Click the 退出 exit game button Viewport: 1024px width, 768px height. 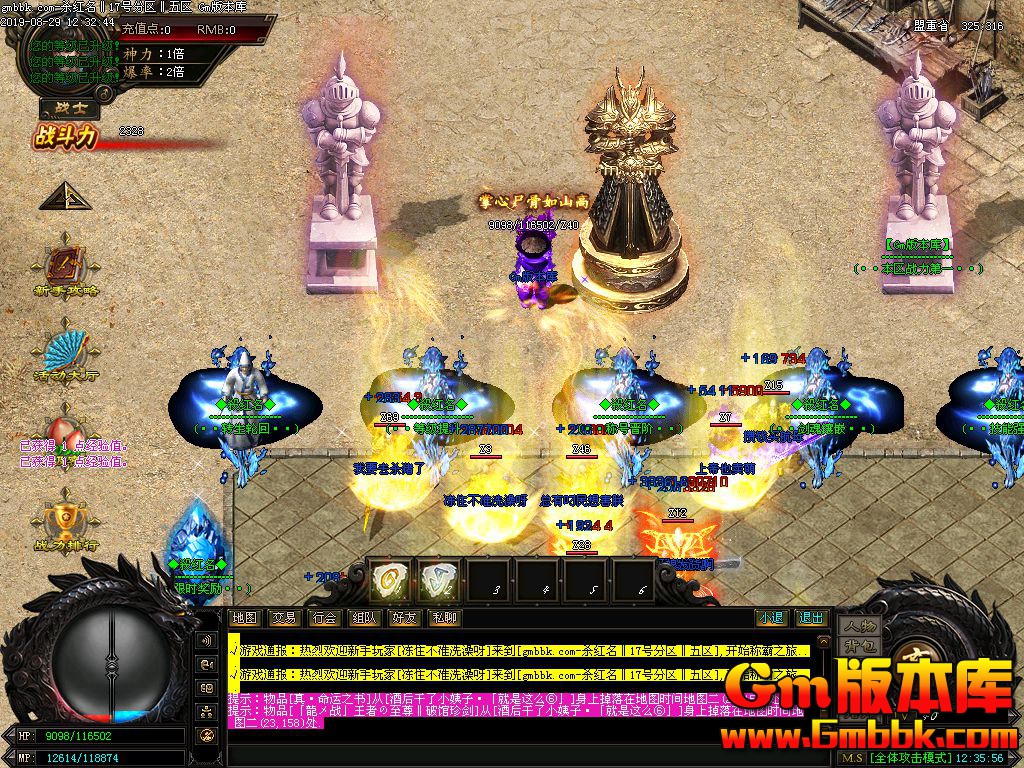tap(811, 618)
